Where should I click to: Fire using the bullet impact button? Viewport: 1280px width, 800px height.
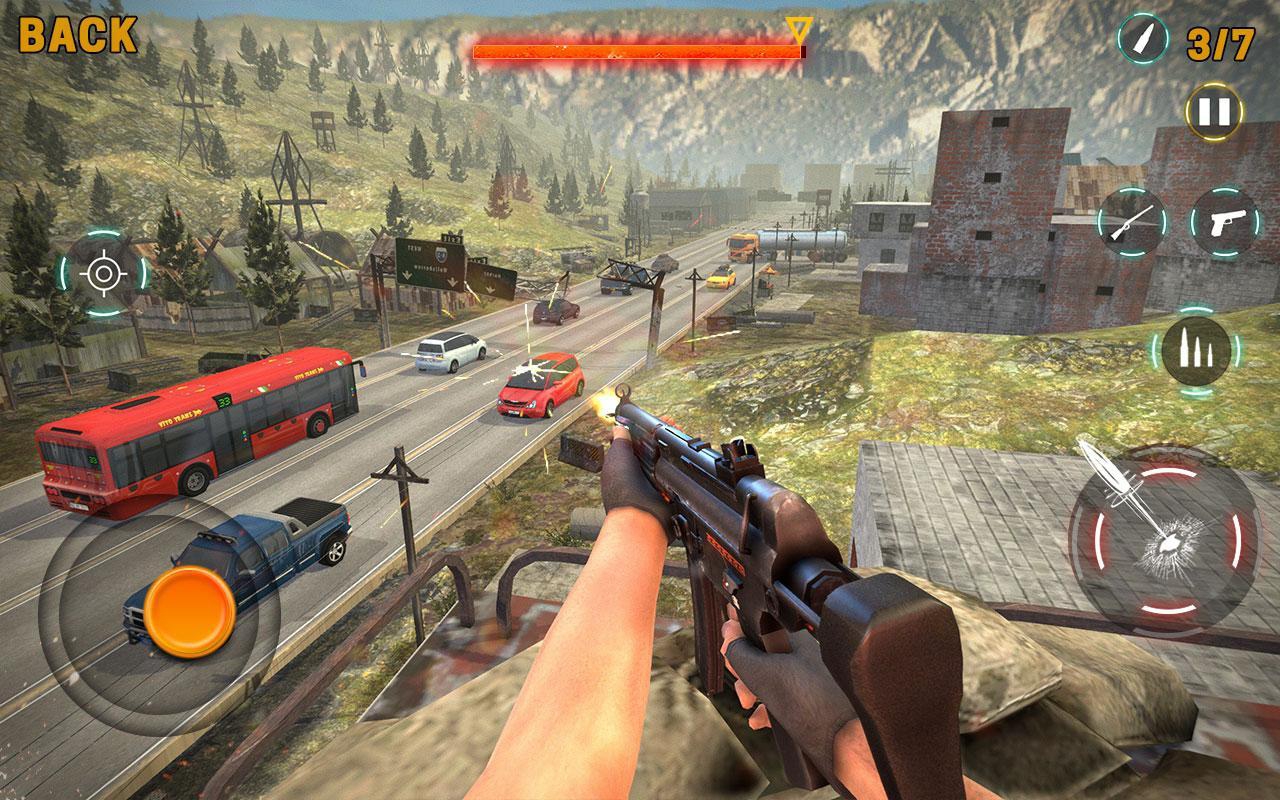coord(1164,538)
